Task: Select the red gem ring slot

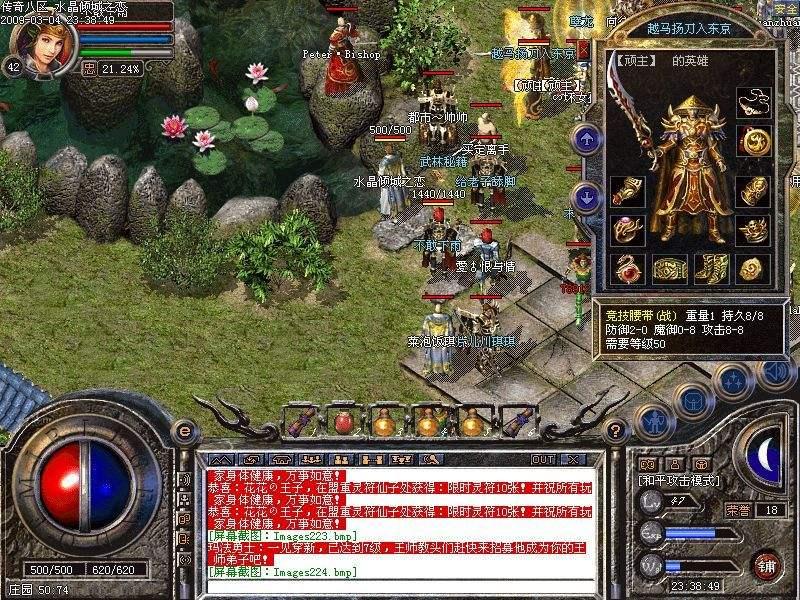Action: [x=627, y=268]
